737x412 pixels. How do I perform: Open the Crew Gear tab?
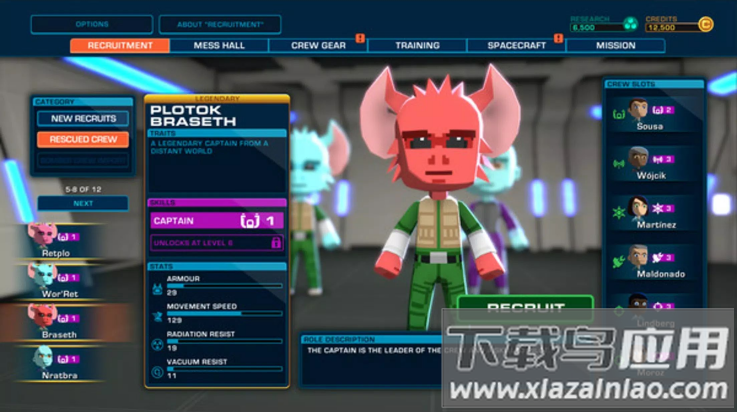[318, 45]
